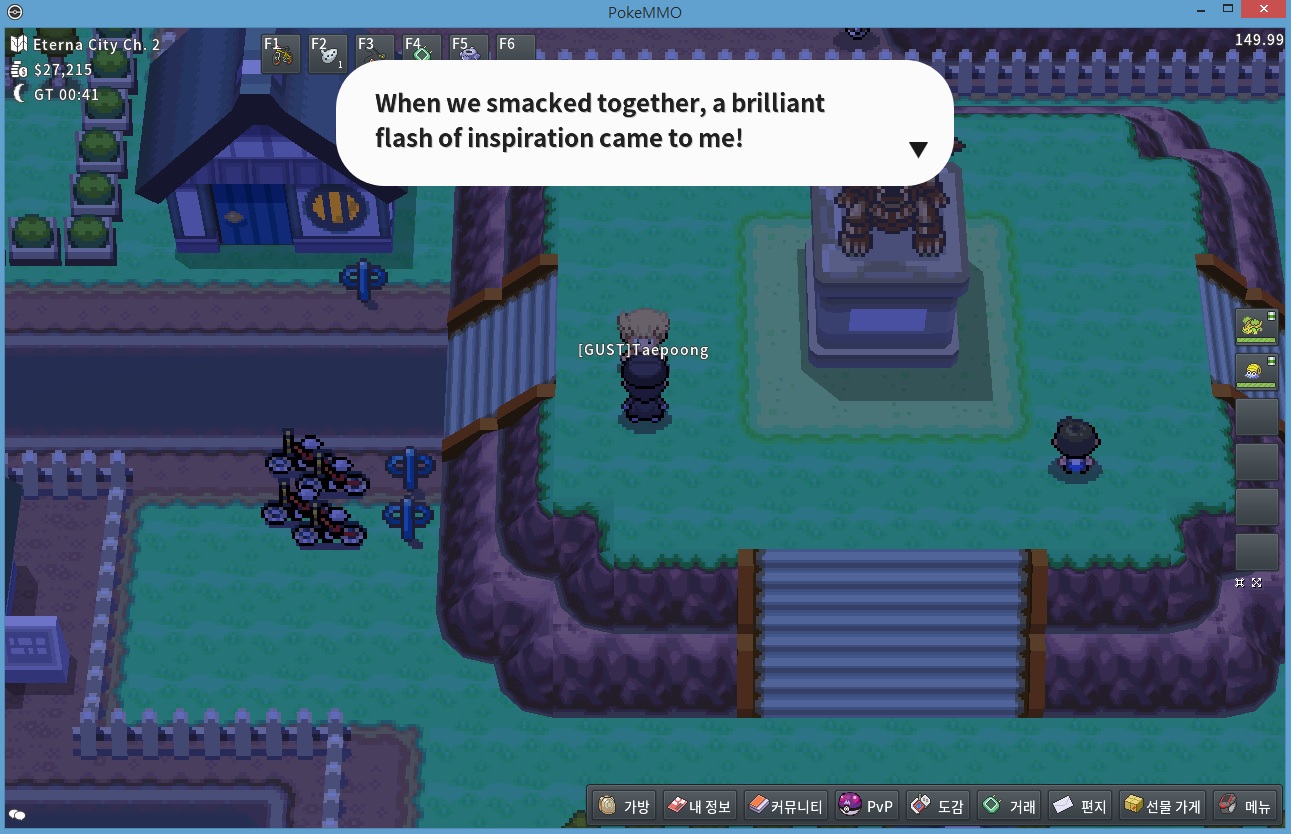Image resolution: width=1291 pixels, height=834 pixels.
Task: Select the Omanyte party slot
Action: tap(1257, 372)
